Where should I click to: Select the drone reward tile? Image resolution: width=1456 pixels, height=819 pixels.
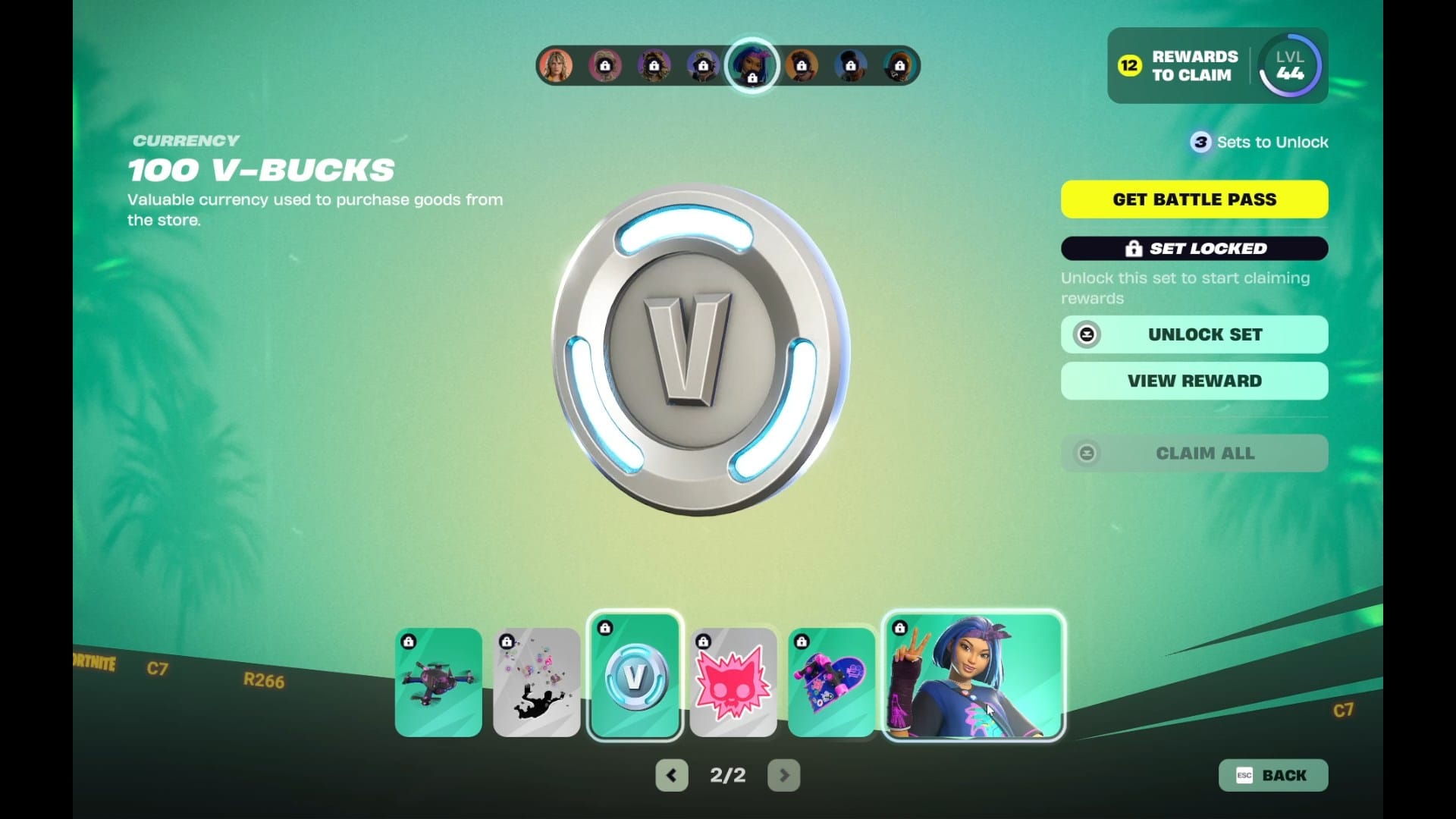point(438,682)
